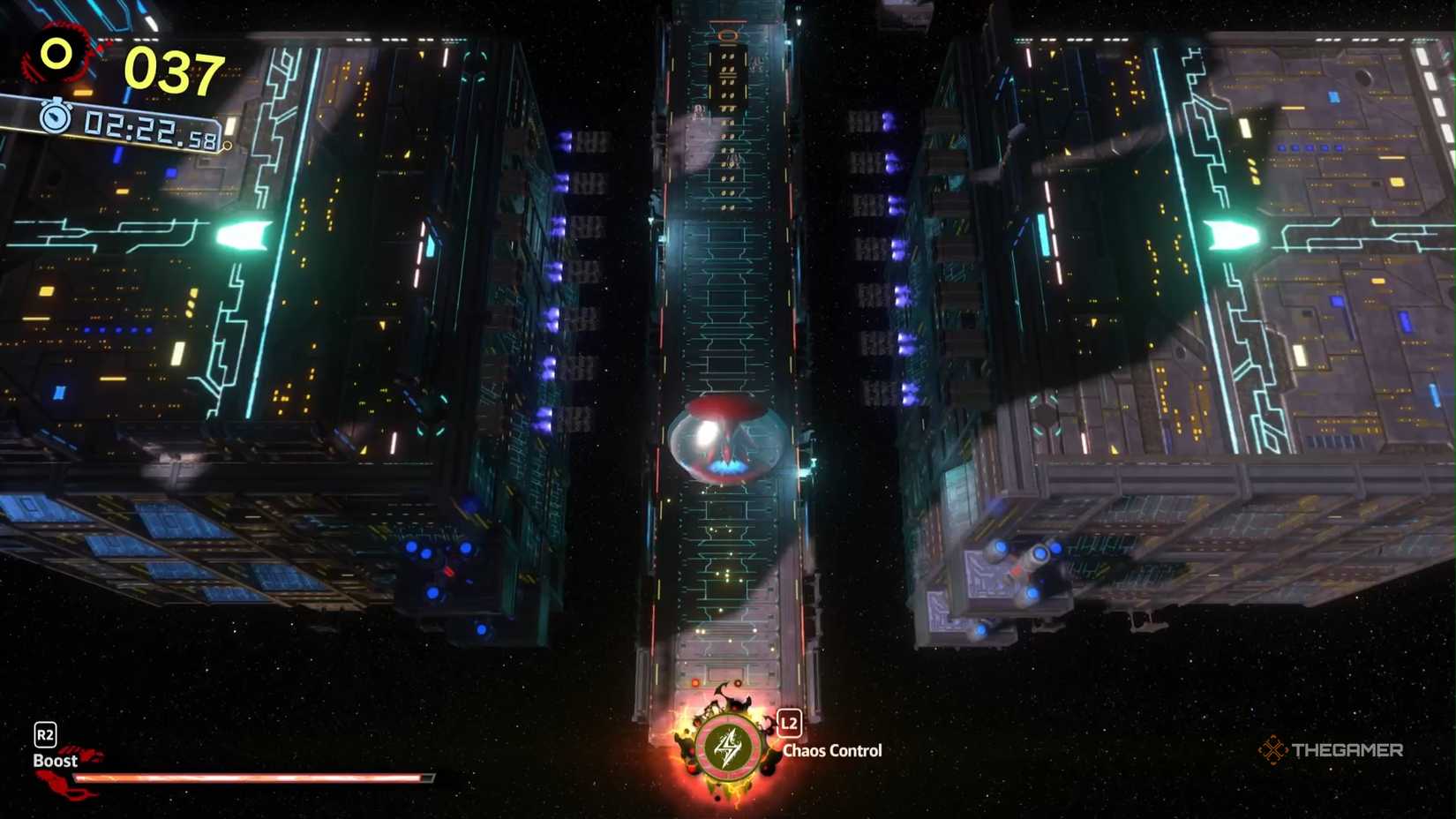Click the stopwatch icon beside the timer
Image resolution: width=1456 pixels, height=819 pixels.
pyautogui.click(x=53, y=117)
